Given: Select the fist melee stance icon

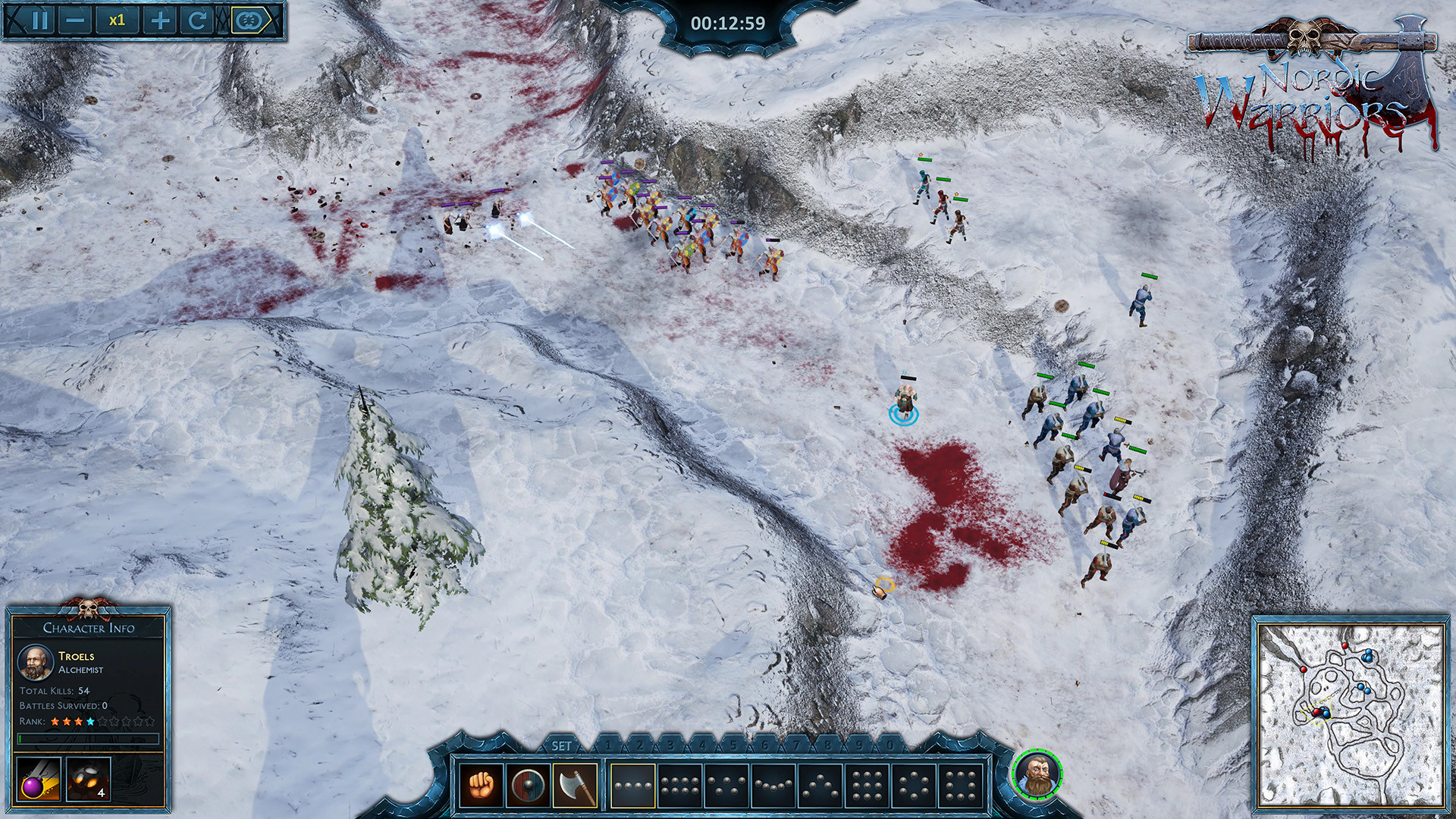Looking at the screenshot, I should (480, 786).
